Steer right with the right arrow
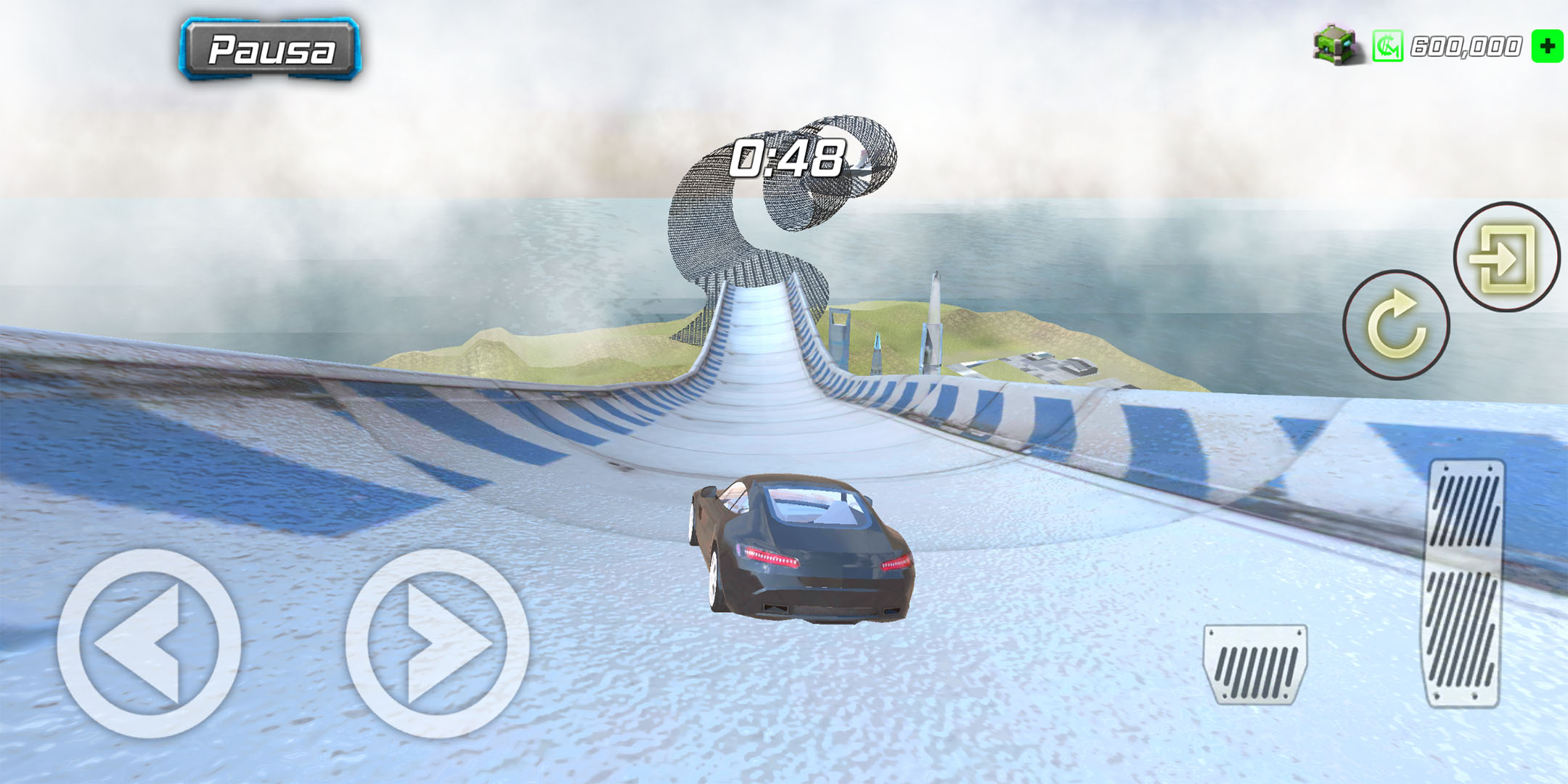Viewport: 1568px width, 784px height. pyautogui.click(x=437, y=643)
